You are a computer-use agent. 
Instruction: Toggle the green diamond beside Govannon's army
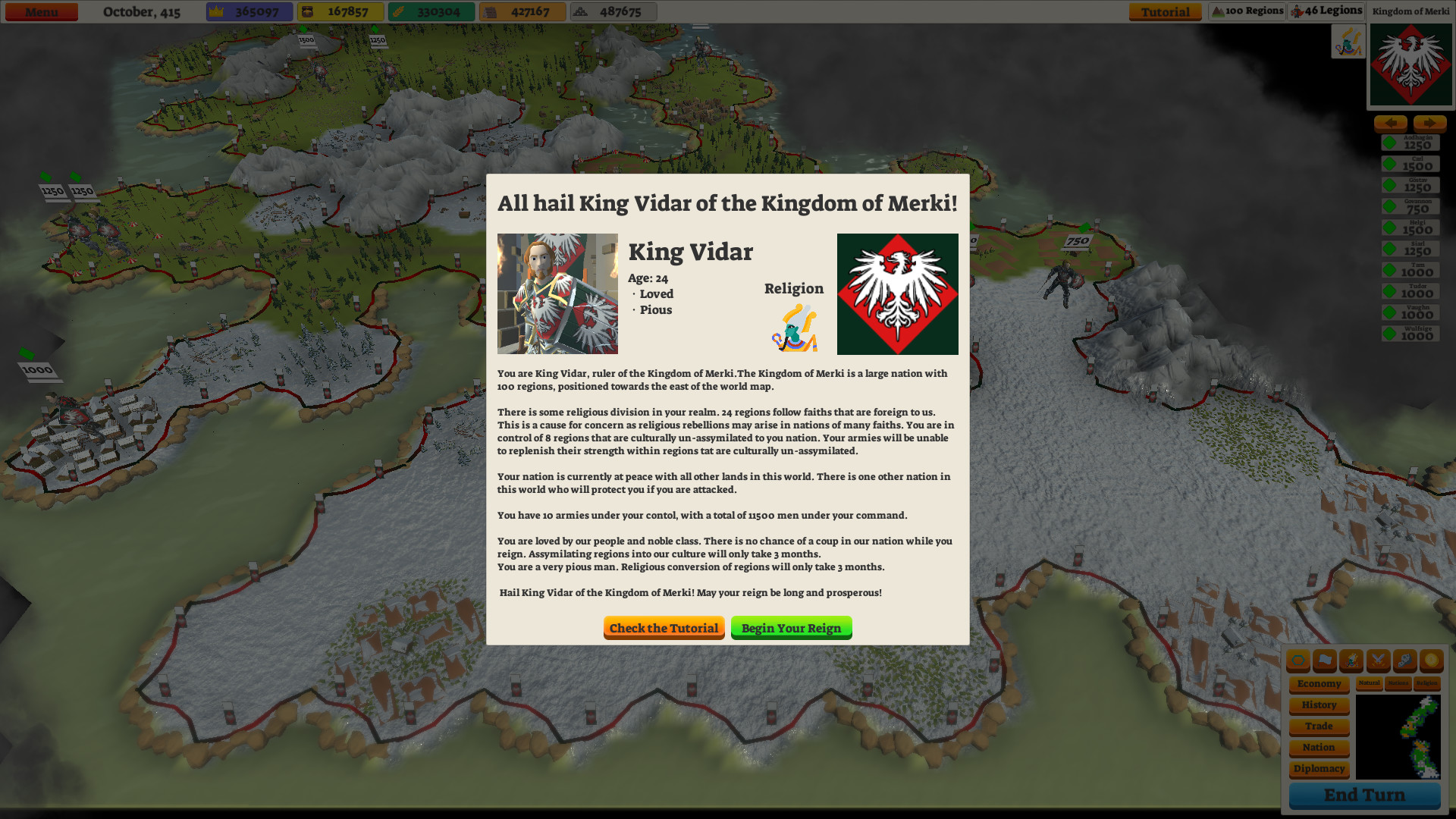click(1390, 206)
